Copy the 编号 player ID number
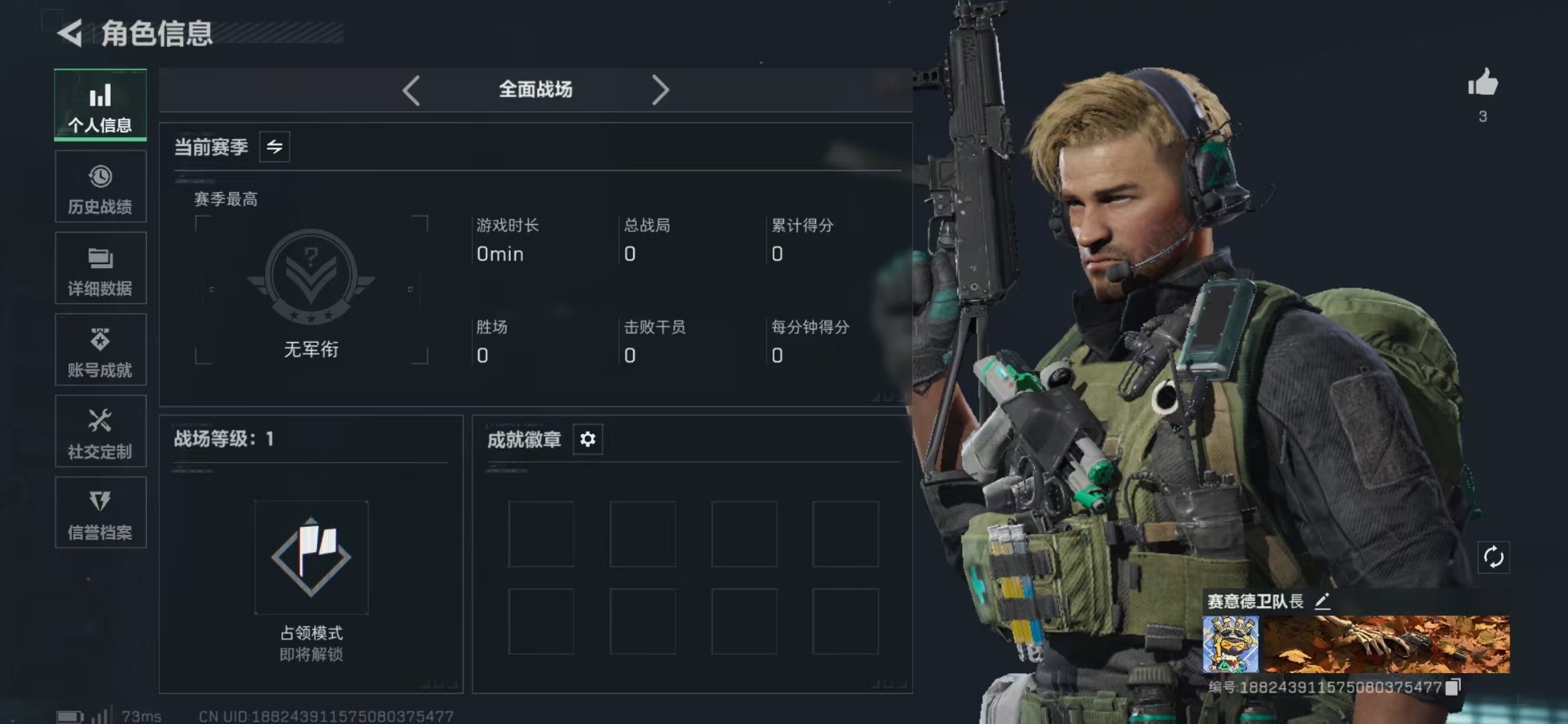The width and height of the screenshot is (1568, 724). coord(1453,687)
